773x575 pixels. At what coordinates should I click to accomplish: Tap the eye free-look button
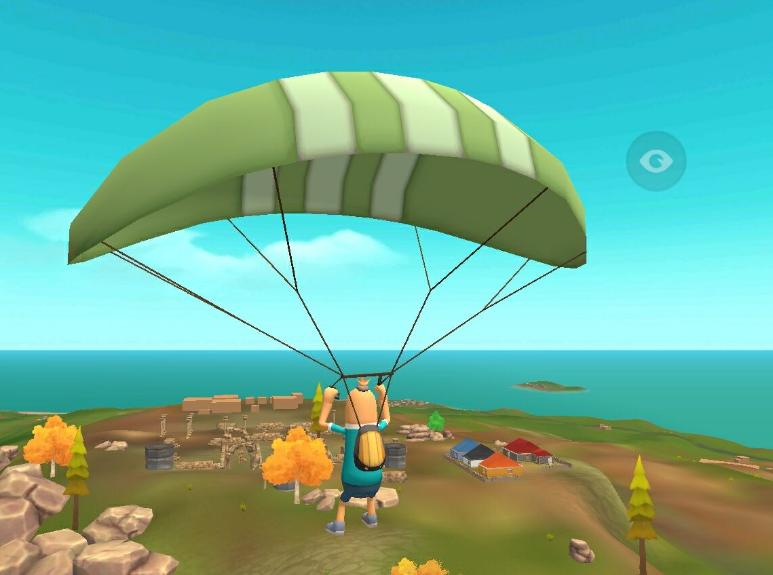click(x=656, y=160)
